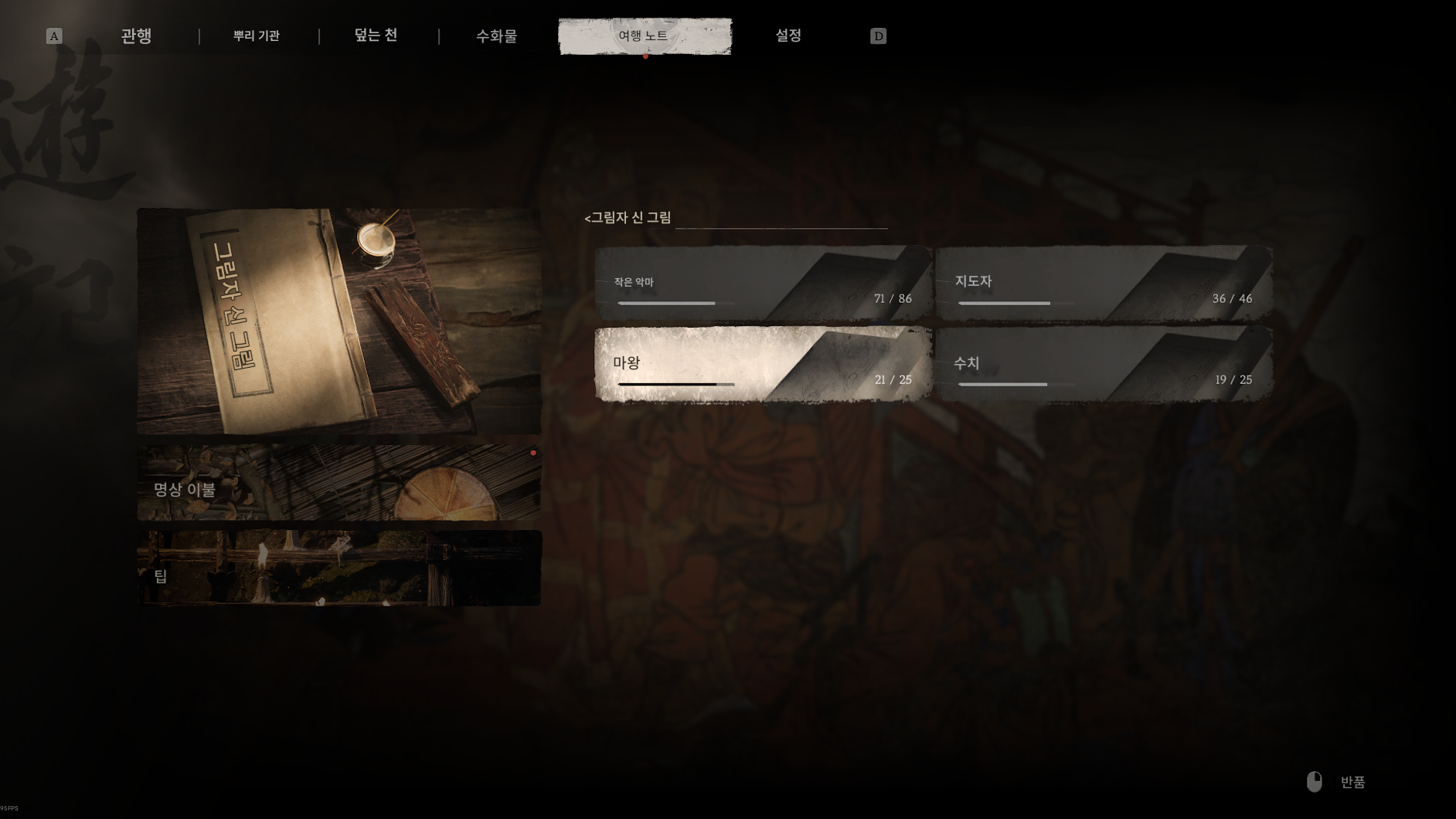Open the 설정 tab
The image size is (1456, 819).
click(x=788, y=36)
